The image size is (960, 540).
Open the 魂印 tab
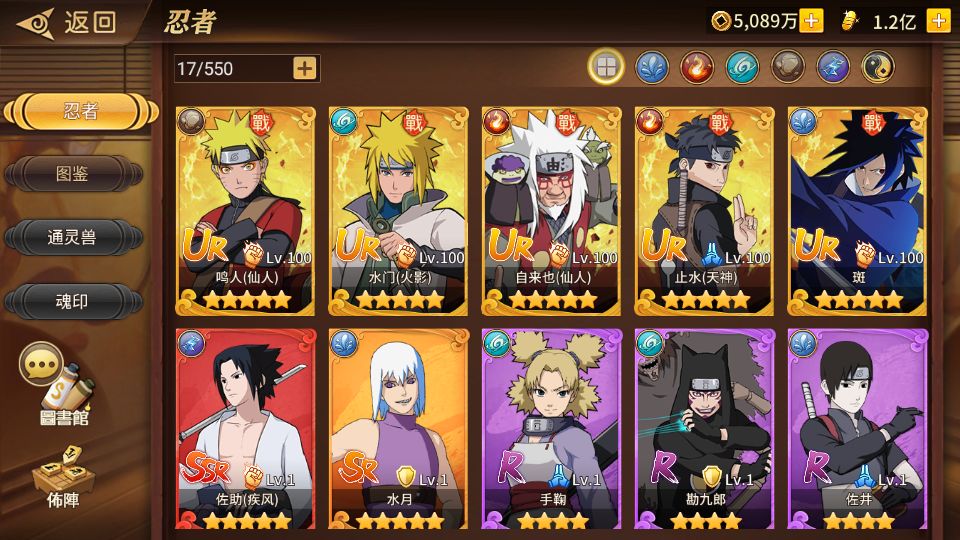click(x=72, y=300)
